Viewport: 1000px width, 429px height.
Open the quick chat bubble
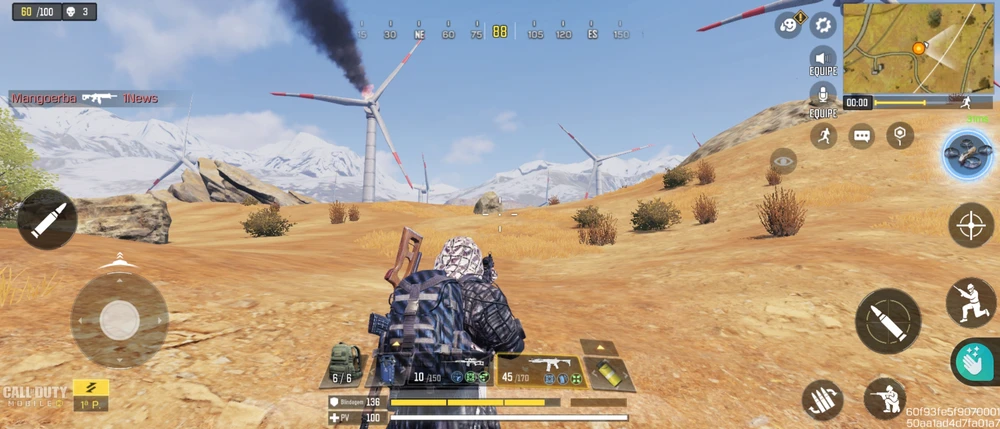pos(862,136)
